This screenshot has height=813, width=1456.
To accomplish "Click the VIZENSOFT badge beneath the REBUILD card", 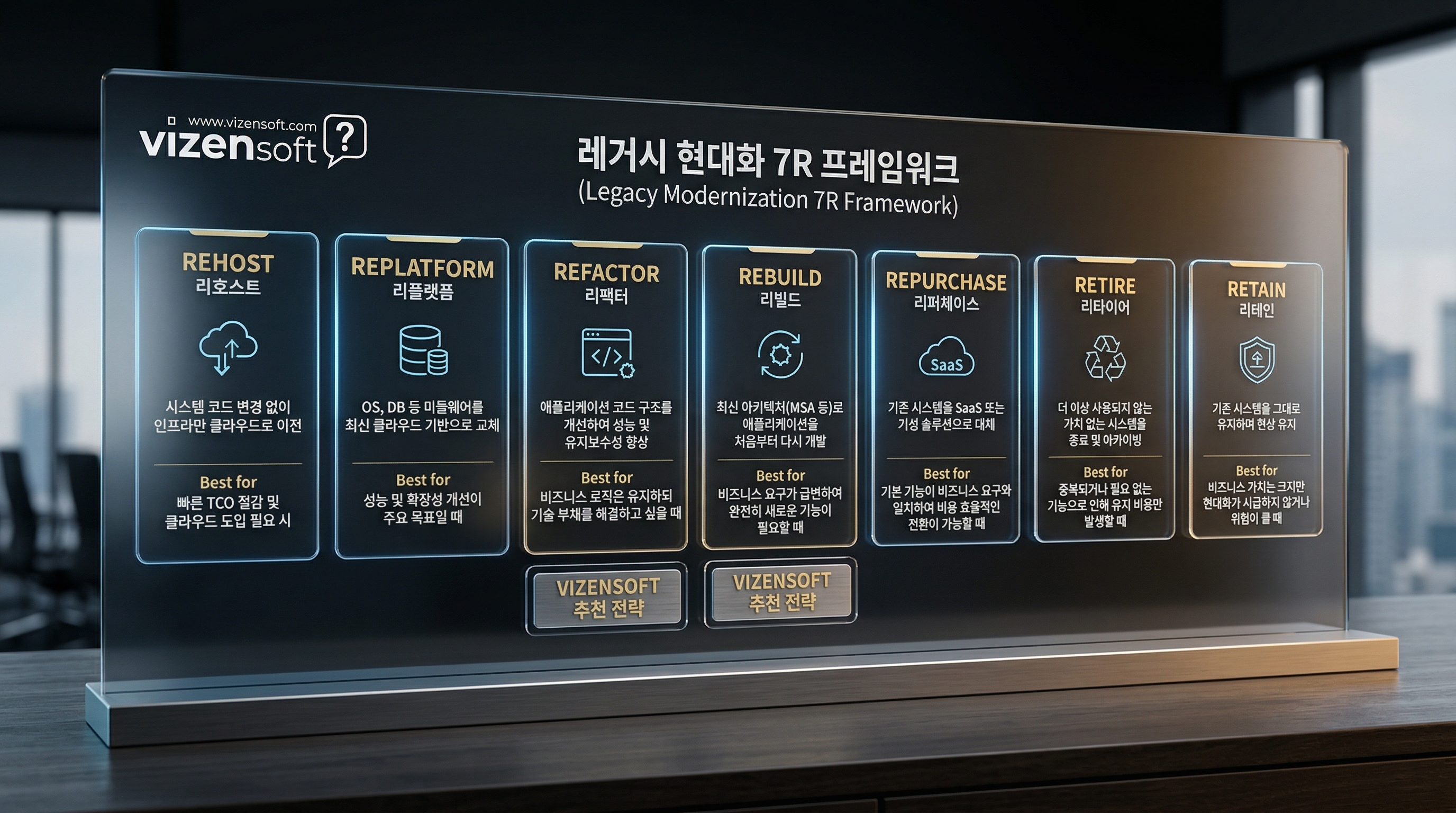I will coord(781,592).
